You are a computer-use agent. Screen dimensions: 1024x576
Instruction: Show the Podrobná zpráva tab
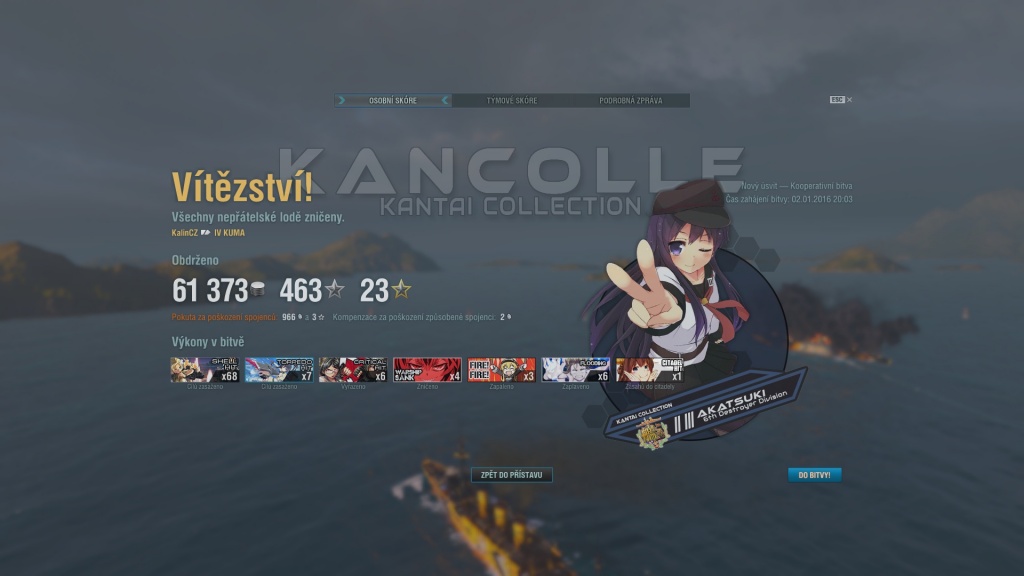coord(630,101)
